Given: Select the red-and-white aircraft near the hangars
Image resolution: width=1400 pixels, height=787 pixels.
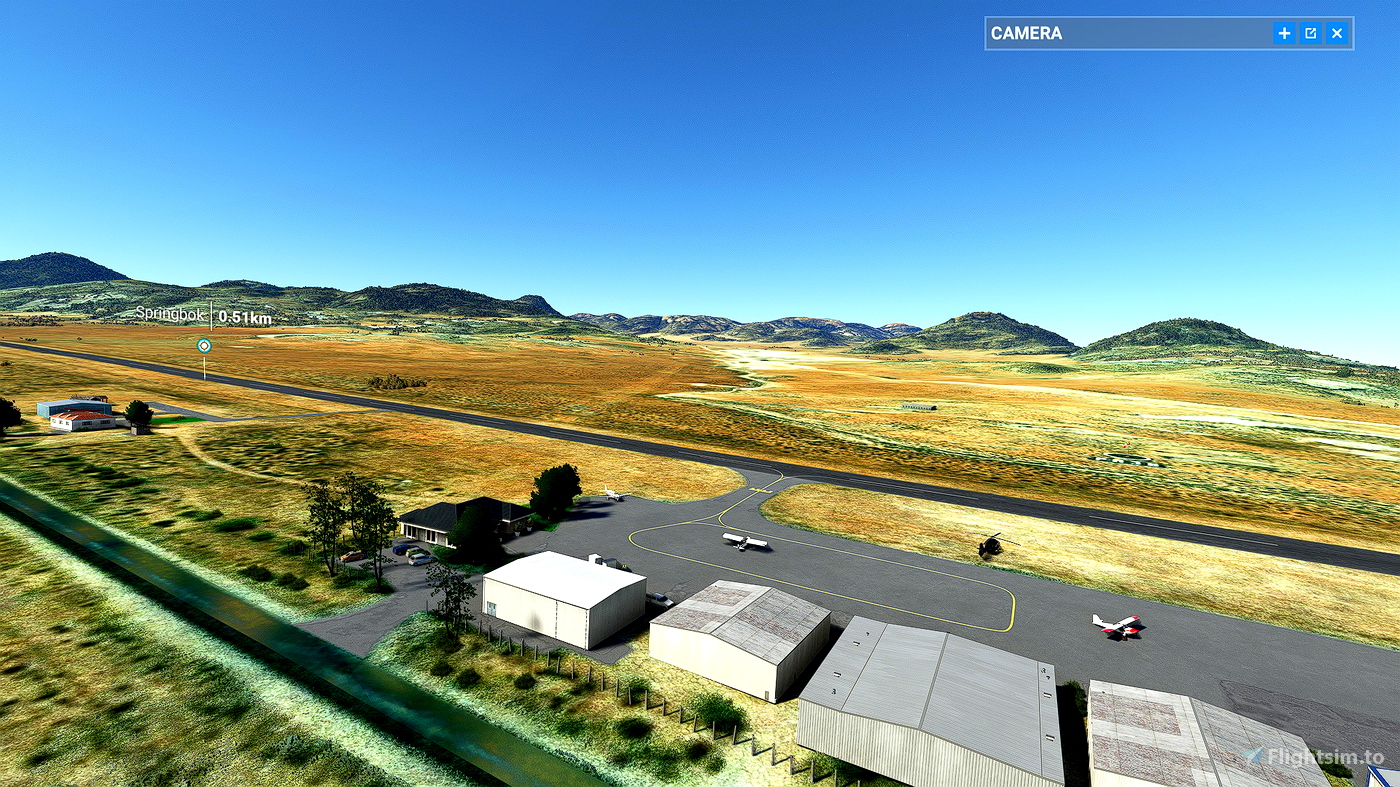Looking at the screenshot, I should [x=1120, y=627].
